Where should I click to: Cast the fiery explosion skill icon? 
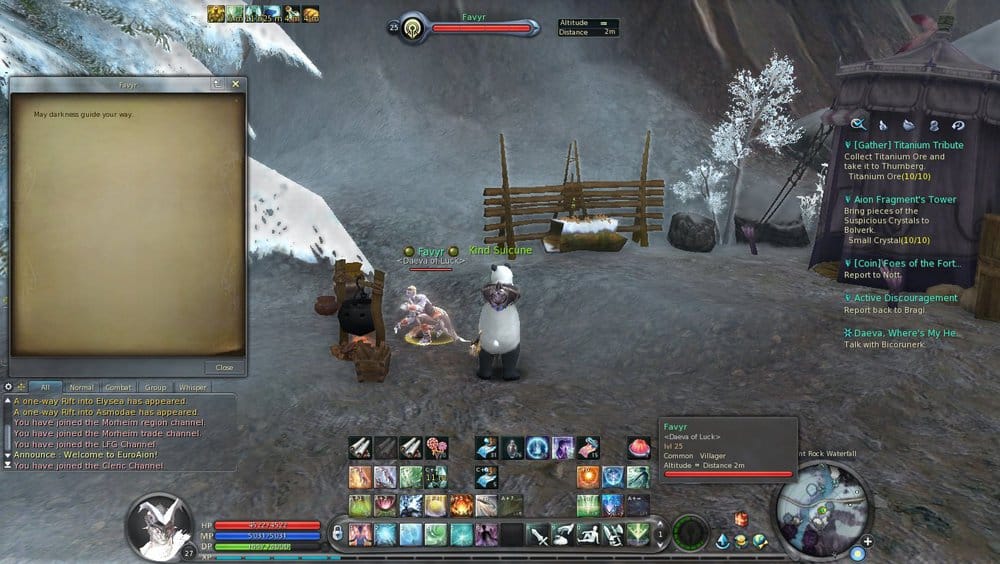coord(461,505)
